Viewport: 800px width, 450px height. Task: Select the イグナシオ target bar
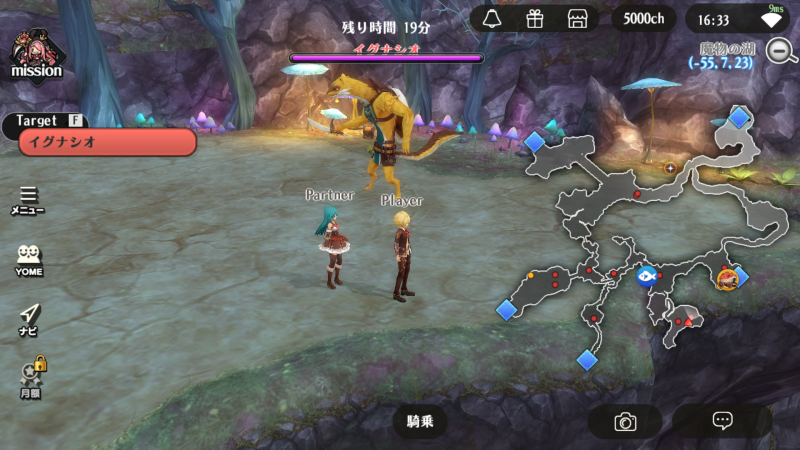pos(107,142)
